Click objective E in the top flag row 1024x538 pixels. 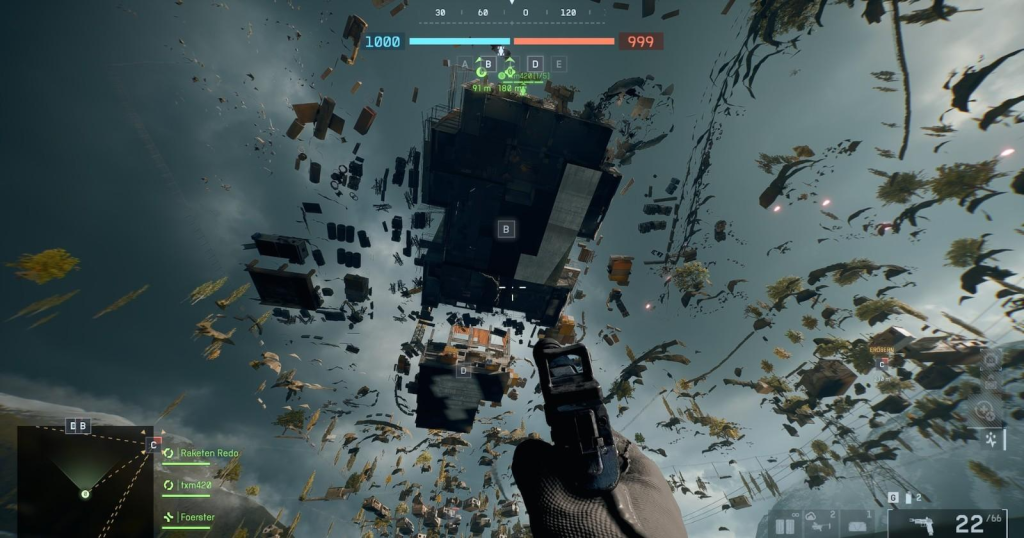coord(559,64)
